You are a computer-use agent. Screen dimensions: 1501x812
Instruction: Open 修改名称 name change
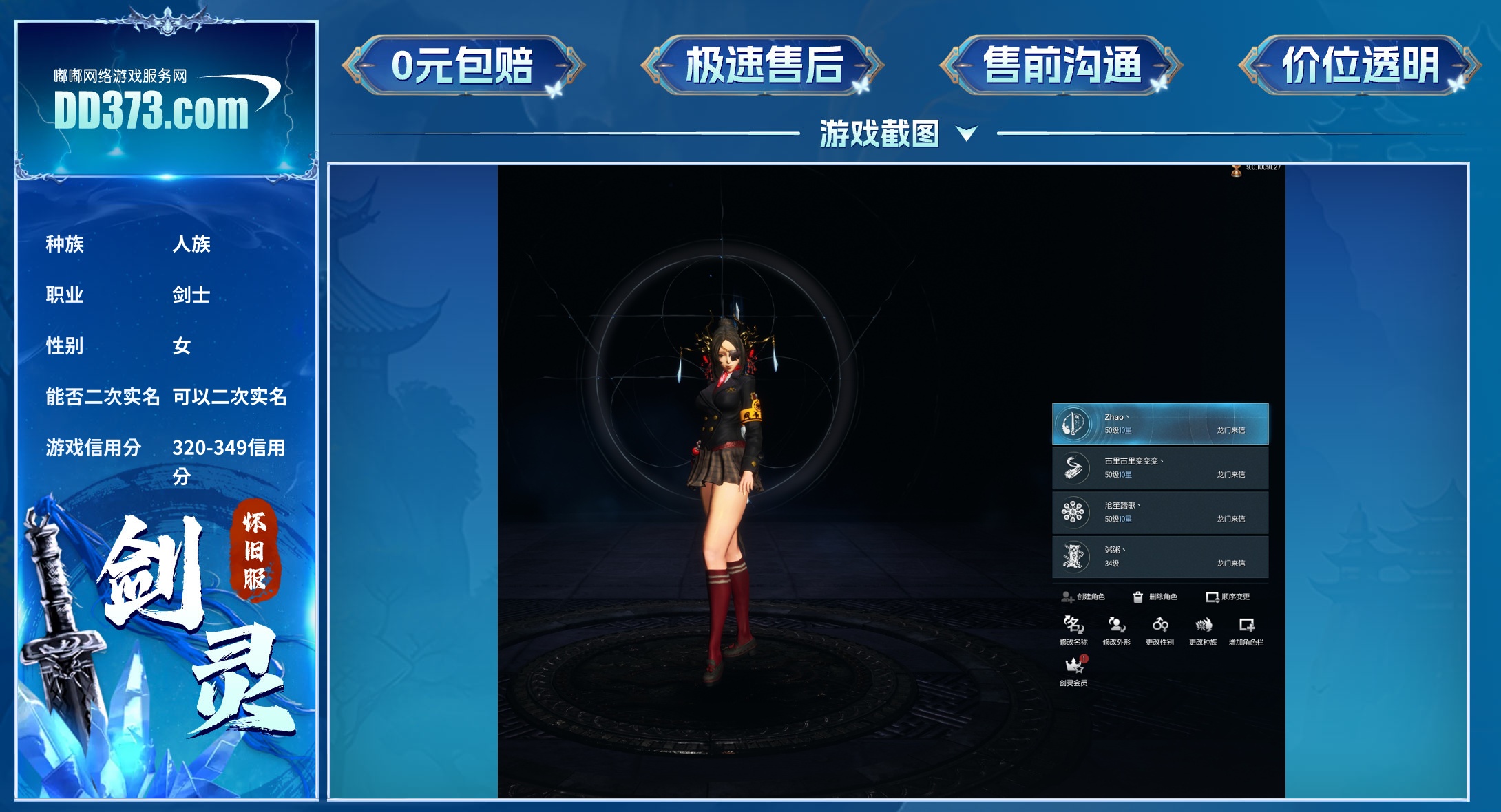[x=1073, y=630]
